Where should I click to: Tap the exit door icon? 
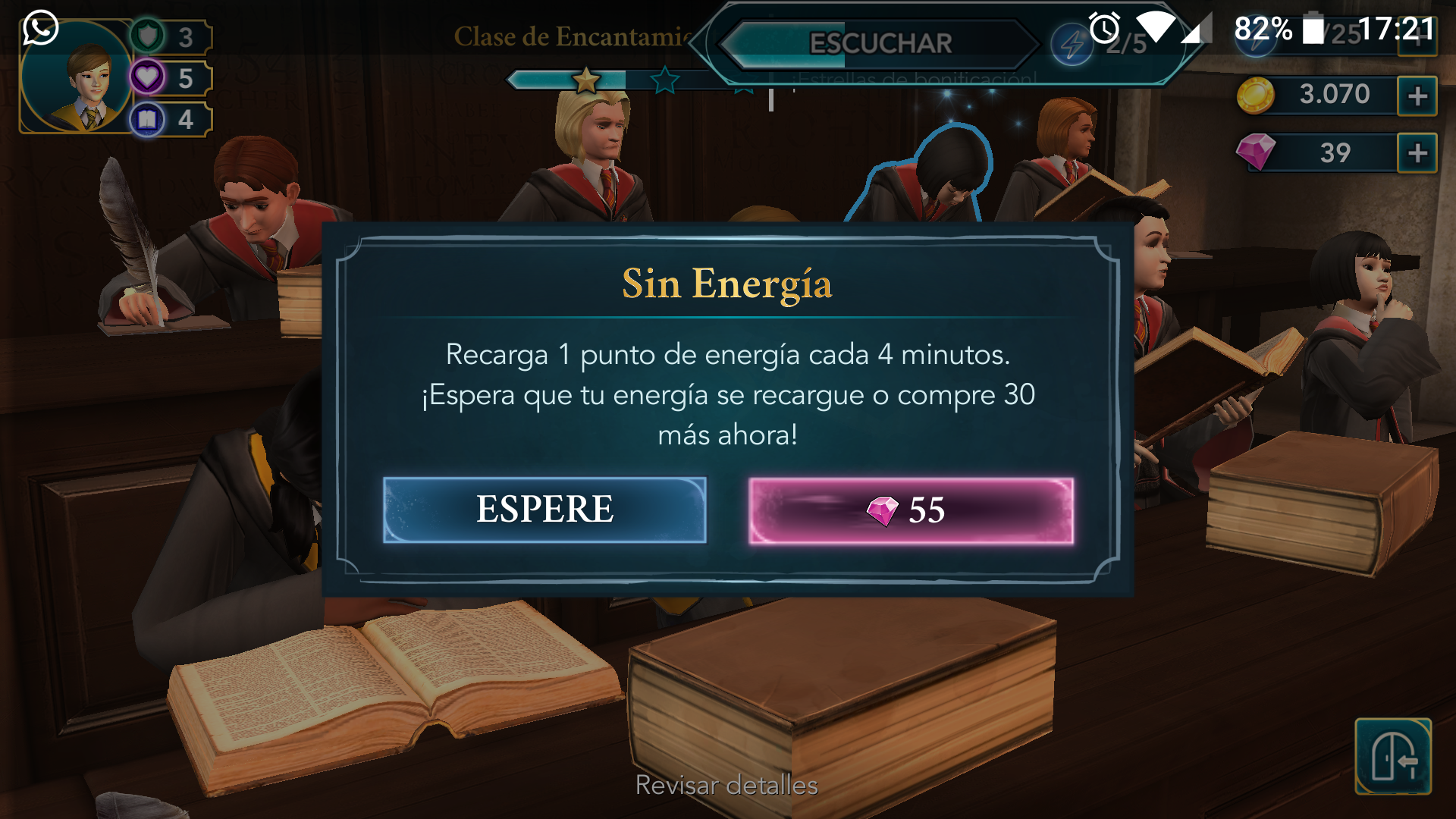pyautogui.click(x=1392, y=756)
